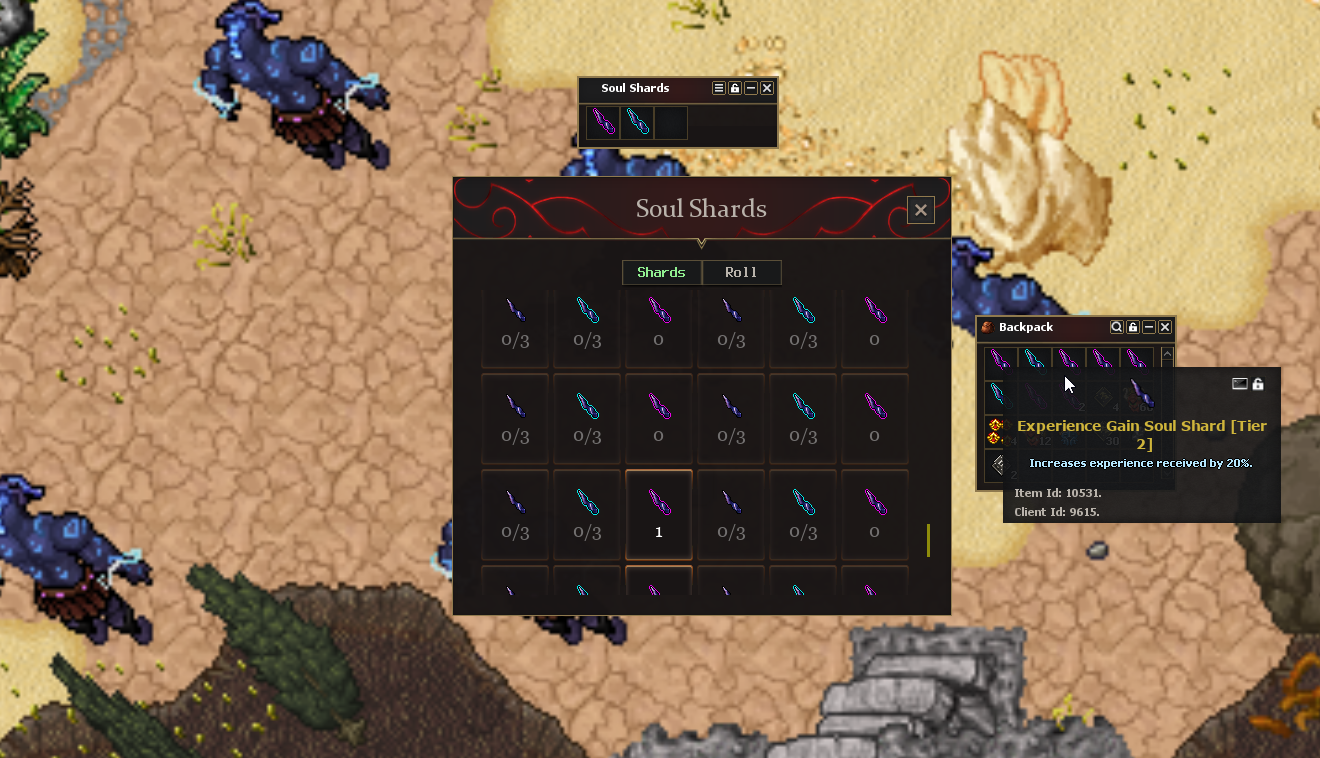Viewport: 1320px width, 758px height.
Task: Click the Soul Shards dialog scrollbar handle
Action: point(928,540)
